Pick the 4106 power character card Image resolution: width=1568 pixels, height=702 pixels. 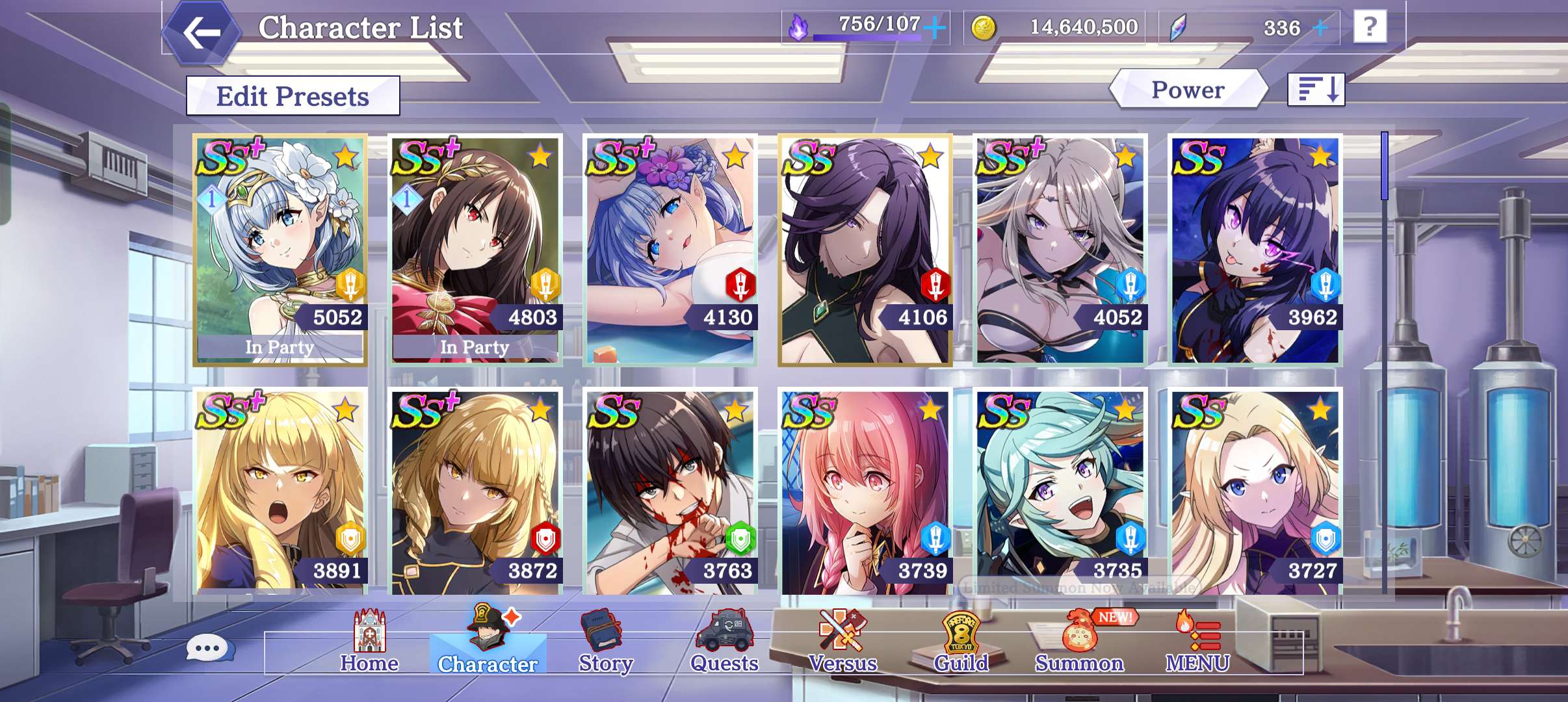pos(865,250)
